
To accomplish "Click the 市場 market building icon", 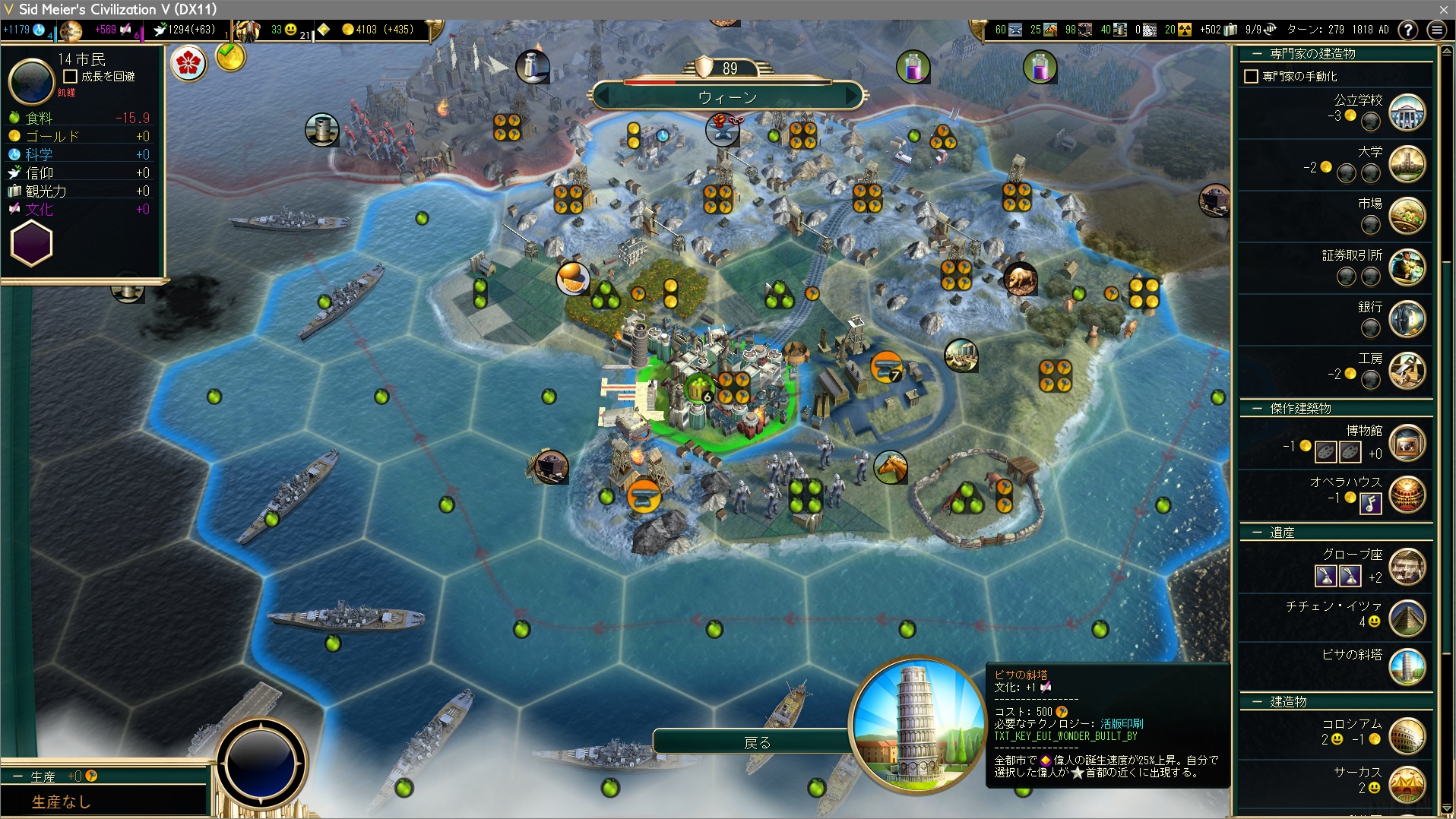I will 1407,217.
